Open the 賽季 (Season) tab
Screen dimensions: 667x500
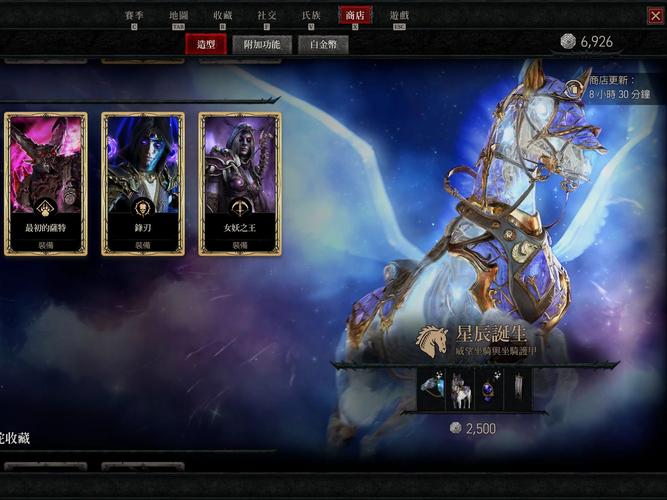135,16
